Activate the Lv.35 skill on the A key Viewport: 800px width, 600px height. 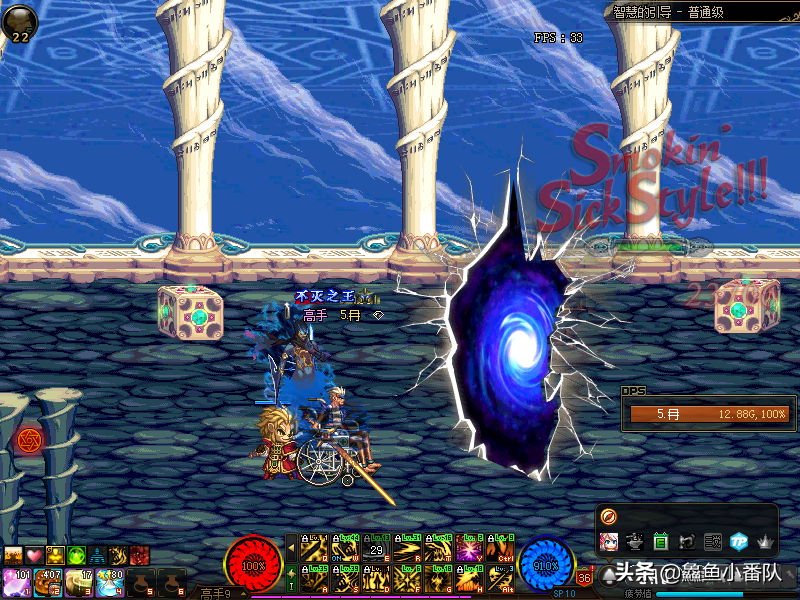(314, 579)
